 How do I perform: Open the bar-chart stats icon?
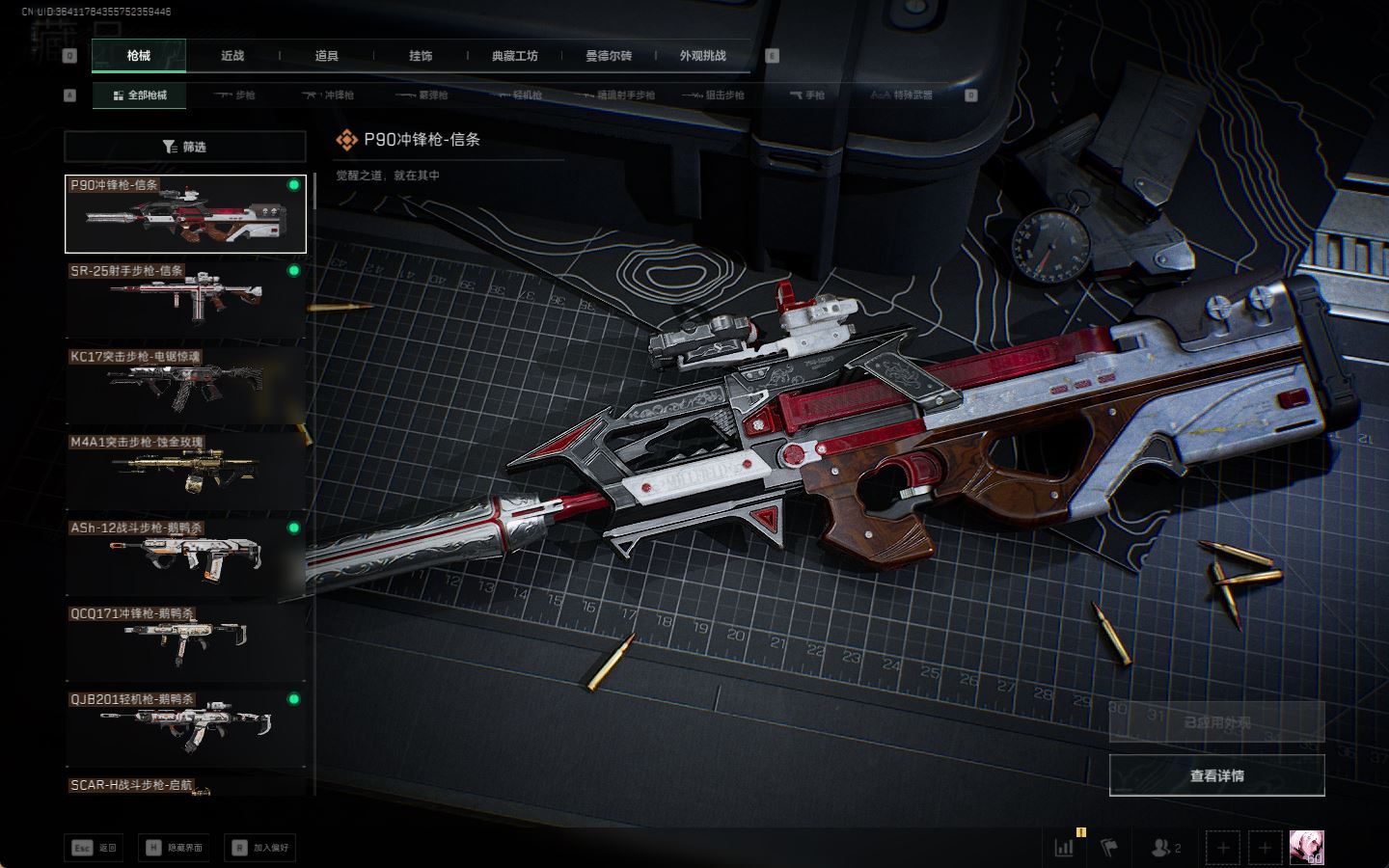click(x=1065, y=848)
